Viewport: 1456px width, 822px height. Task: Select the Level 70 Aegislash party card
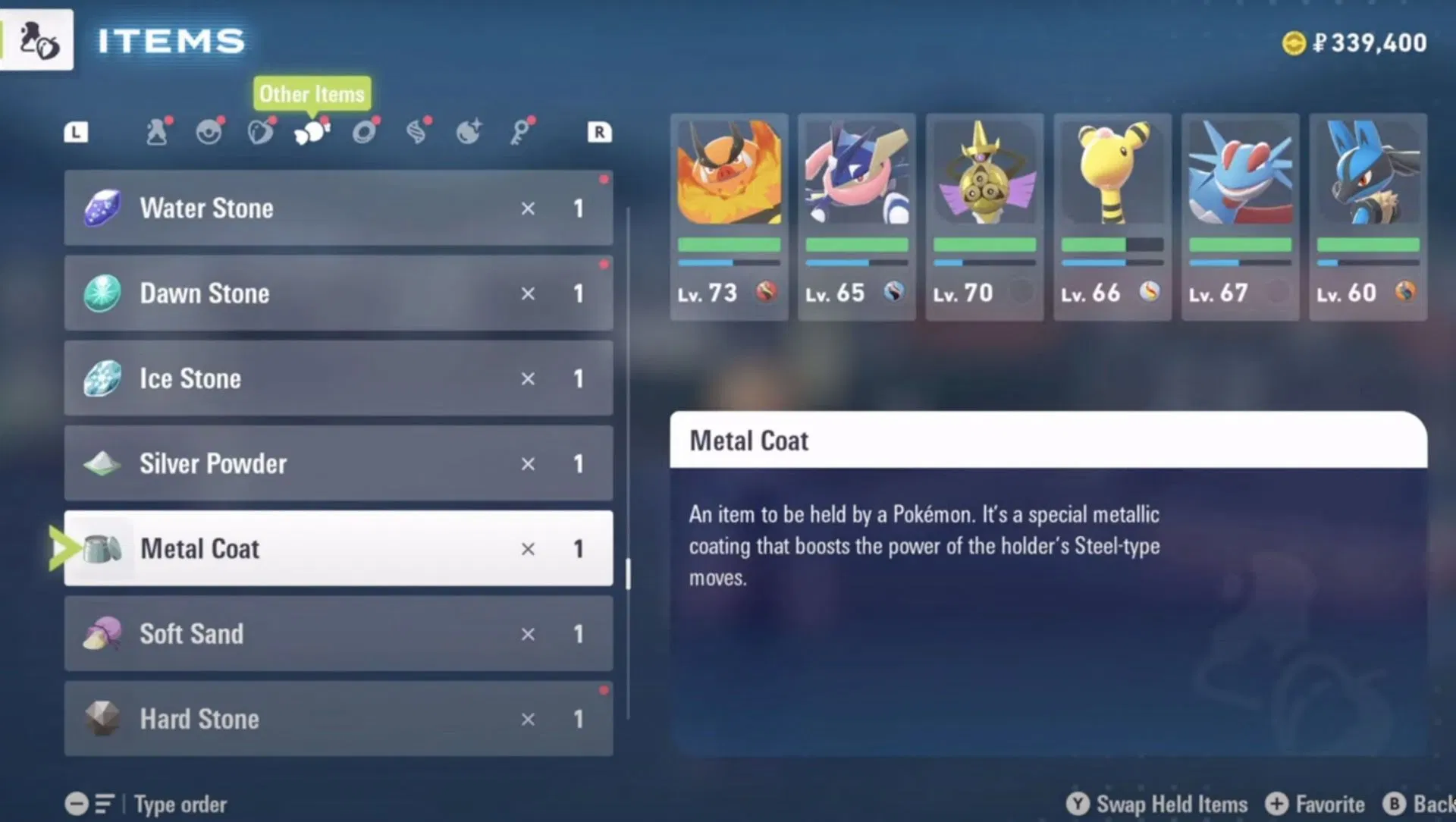pyautogui.click(x=984, y=216)
